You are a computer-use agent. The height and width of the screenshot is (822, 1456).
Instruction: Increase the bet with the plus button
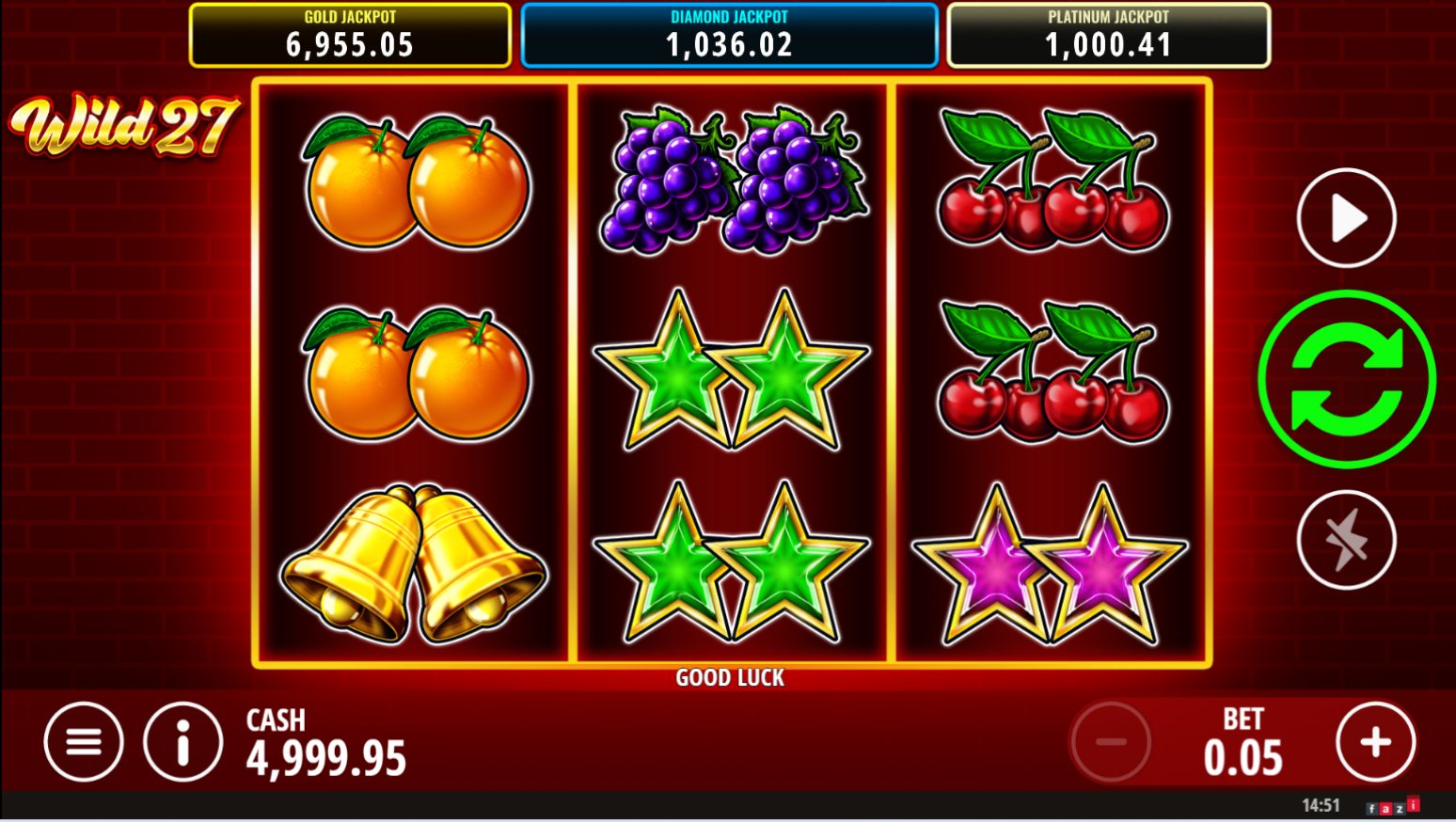tap(1375, 742)
